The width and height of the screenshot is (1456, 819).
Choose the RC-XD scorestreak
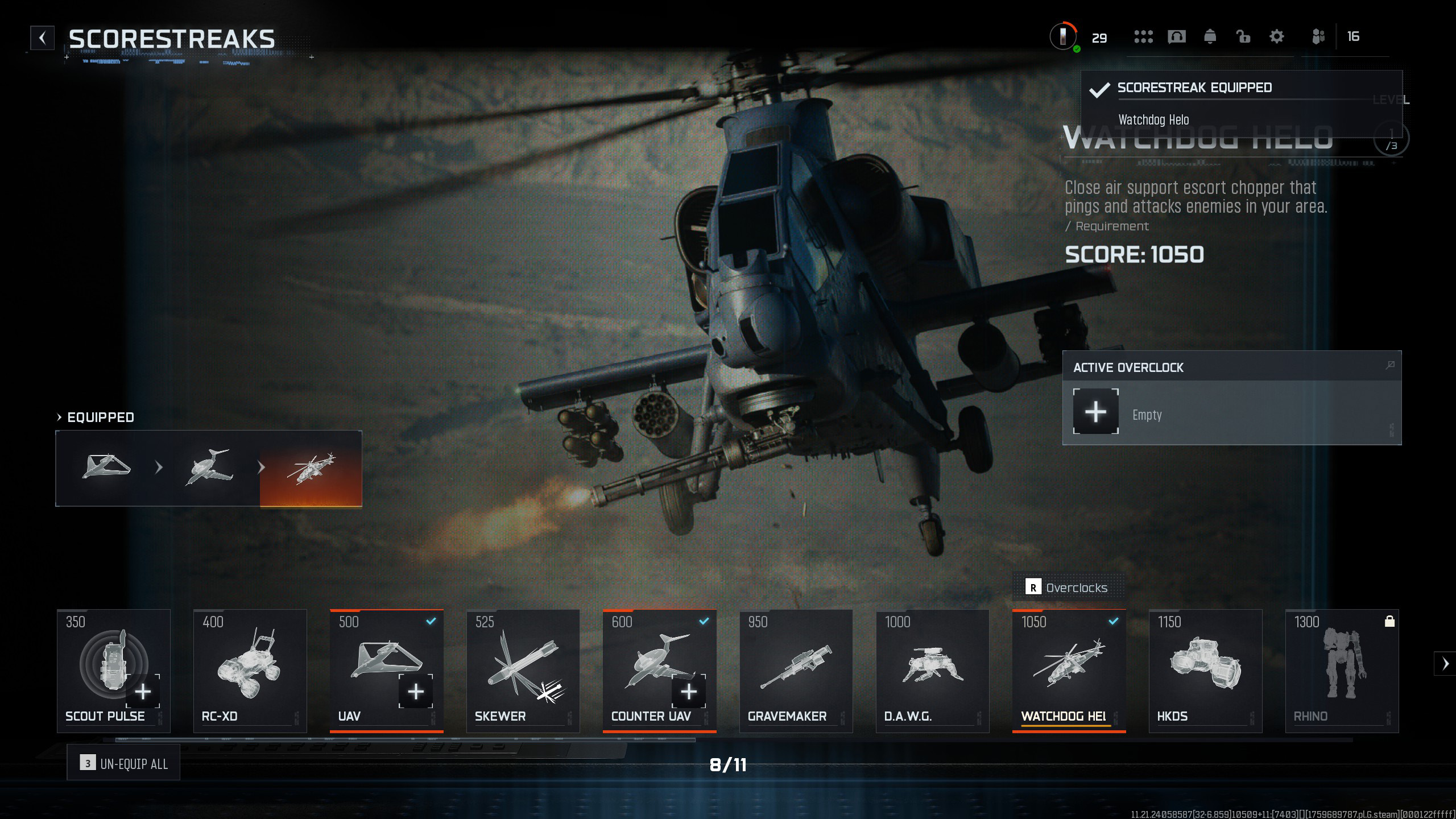[x=250, y=670]
